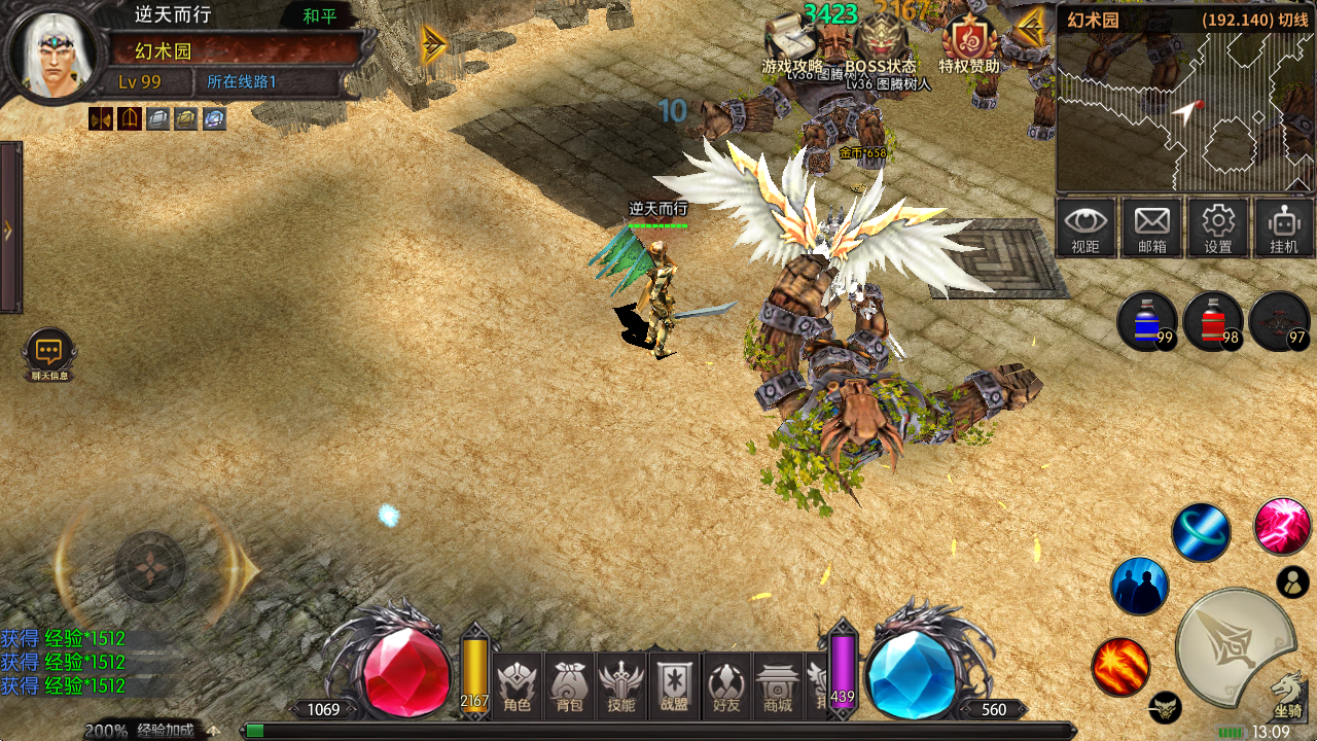Click the 幻术园 minimap

(x=1185, y=110)
